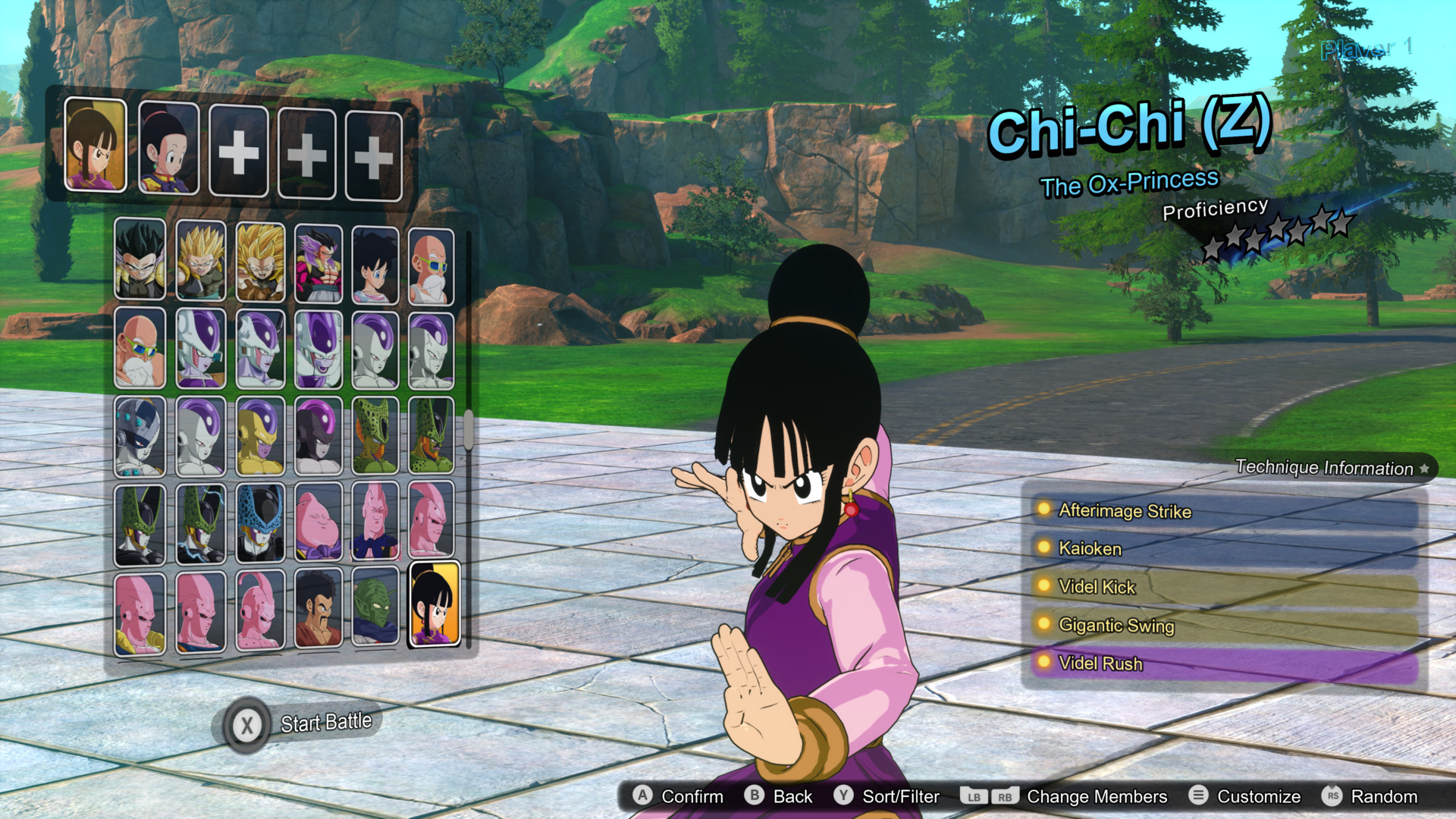Open the Sort/Filter options
Screen dimensions: 1456x819
899,796
